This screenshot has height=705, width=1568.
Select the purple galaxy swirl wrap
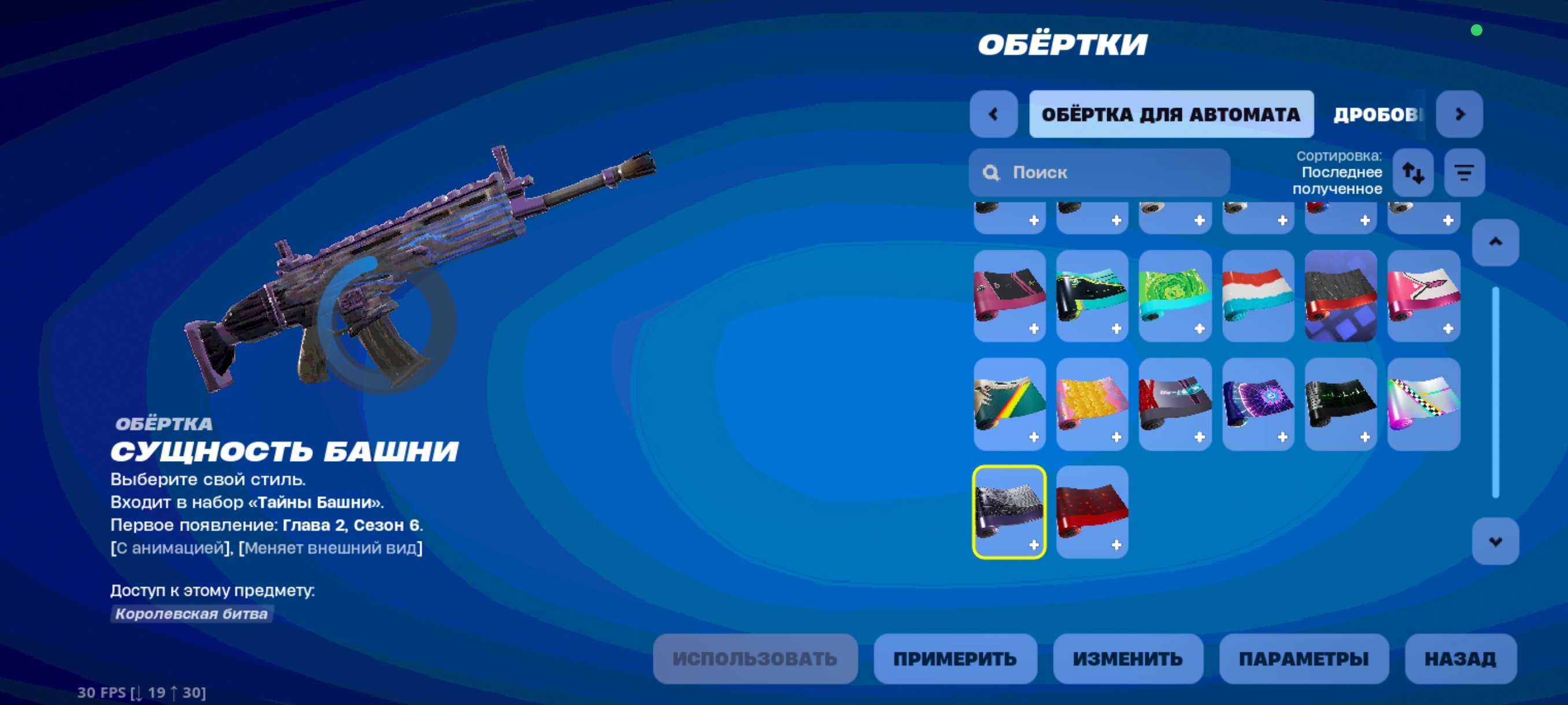1258,403
